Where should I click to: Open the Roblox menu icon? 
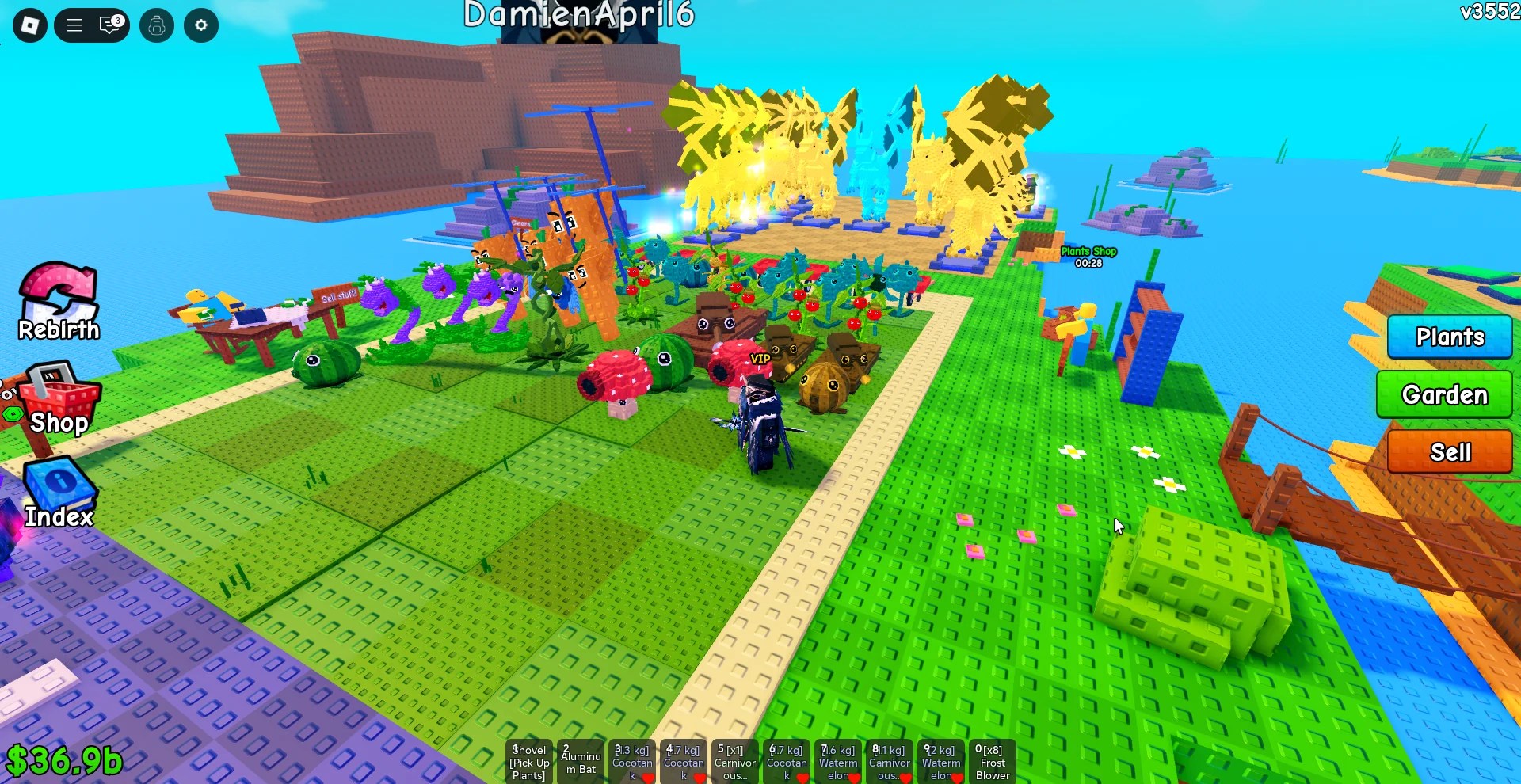point(29,25)
